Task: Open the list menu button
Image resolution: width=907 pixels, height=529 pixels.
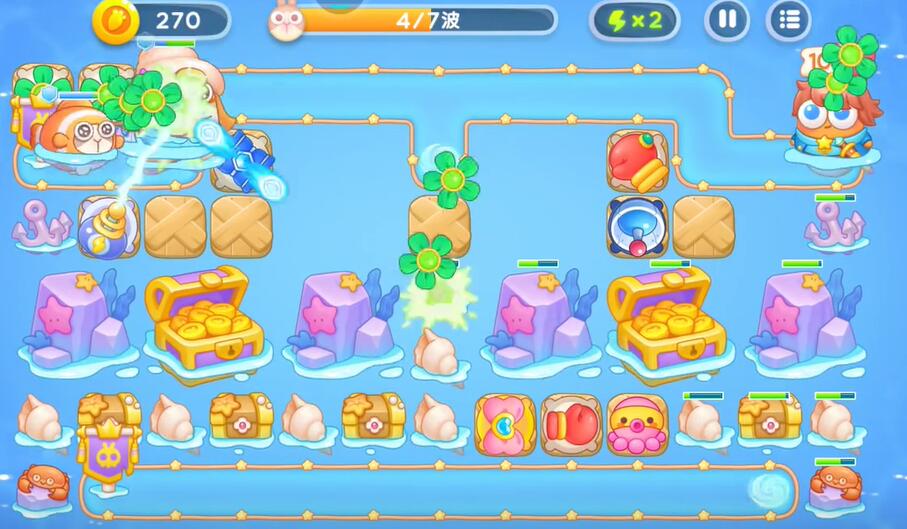Action: click(788, 20)
